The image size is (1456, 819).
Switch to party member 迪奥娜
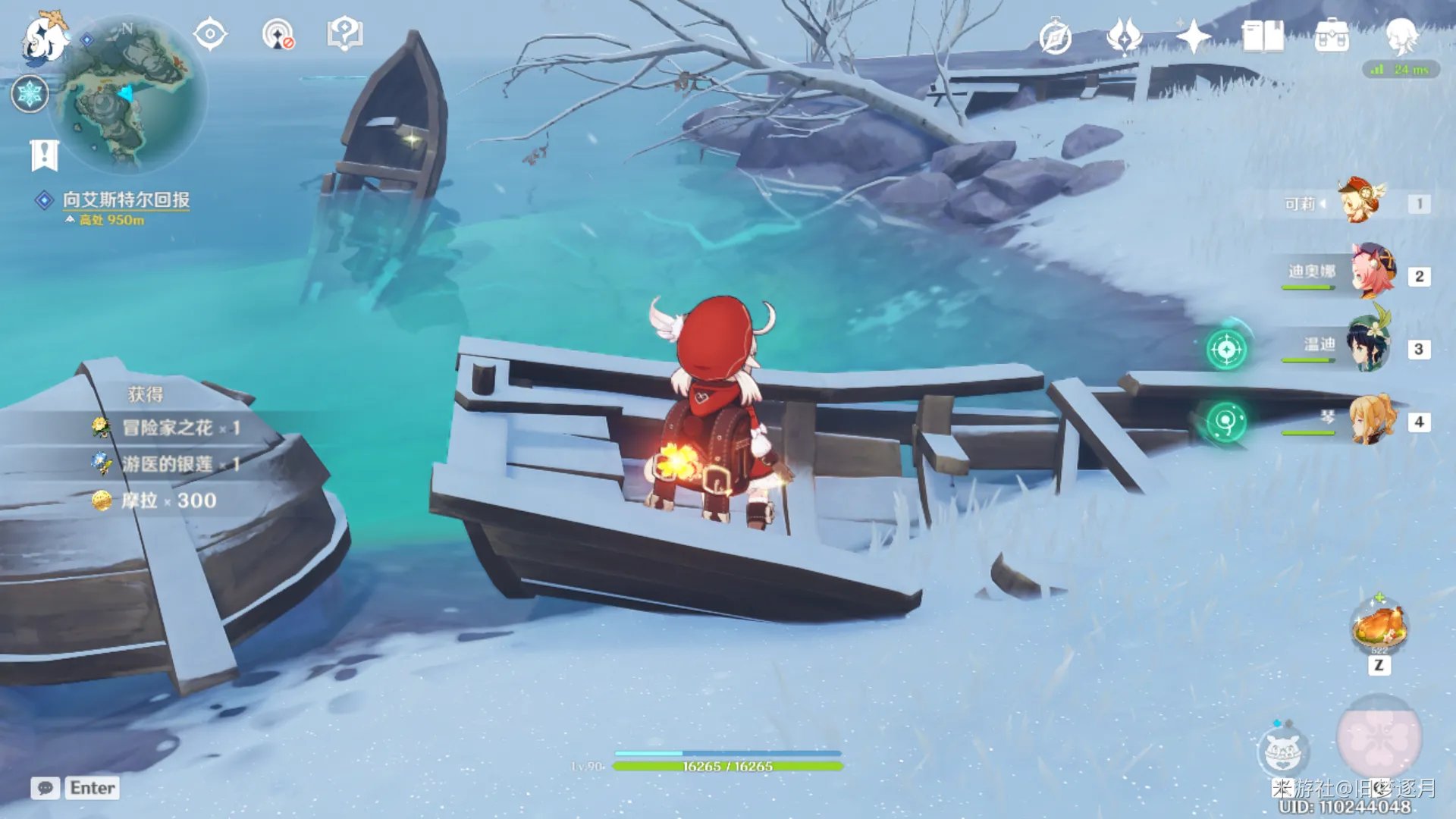pyautogui.click(x=1373, y=272)
